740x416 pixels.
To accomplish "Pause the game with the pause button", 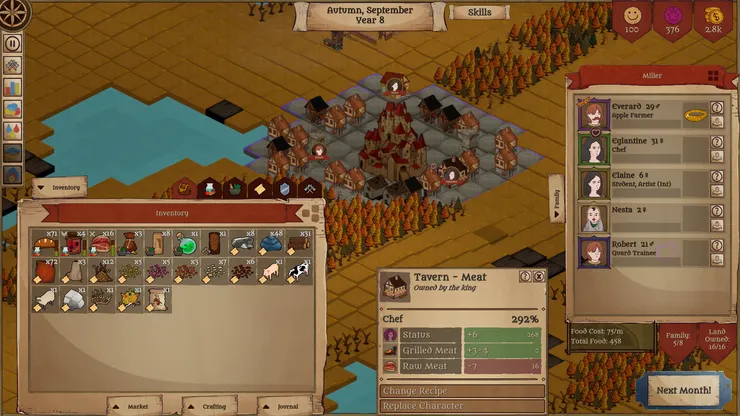I will click(13, 43).
